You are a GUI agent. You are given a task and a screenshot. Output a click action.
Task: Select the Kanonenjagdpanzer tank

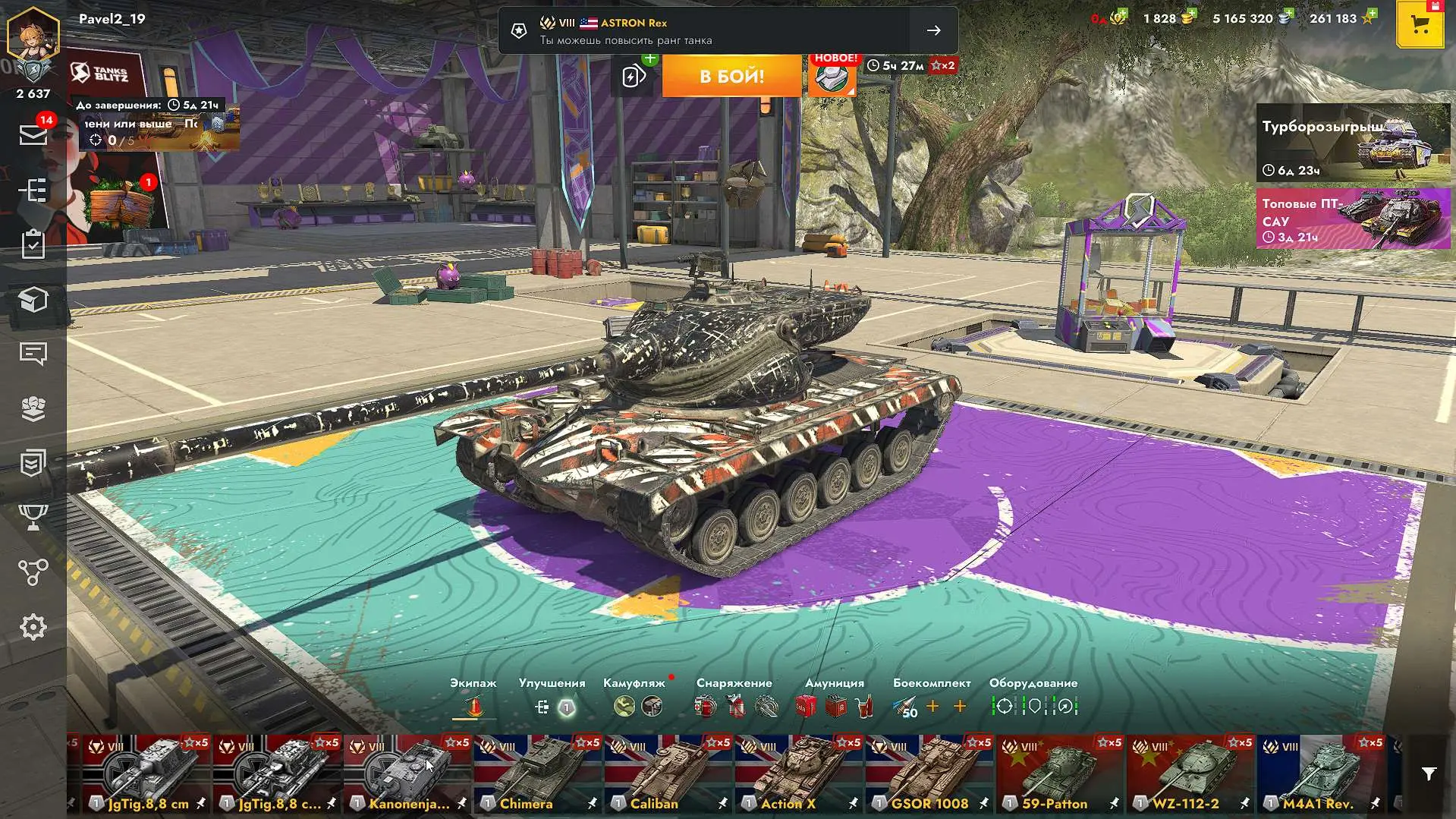[407, 773]
